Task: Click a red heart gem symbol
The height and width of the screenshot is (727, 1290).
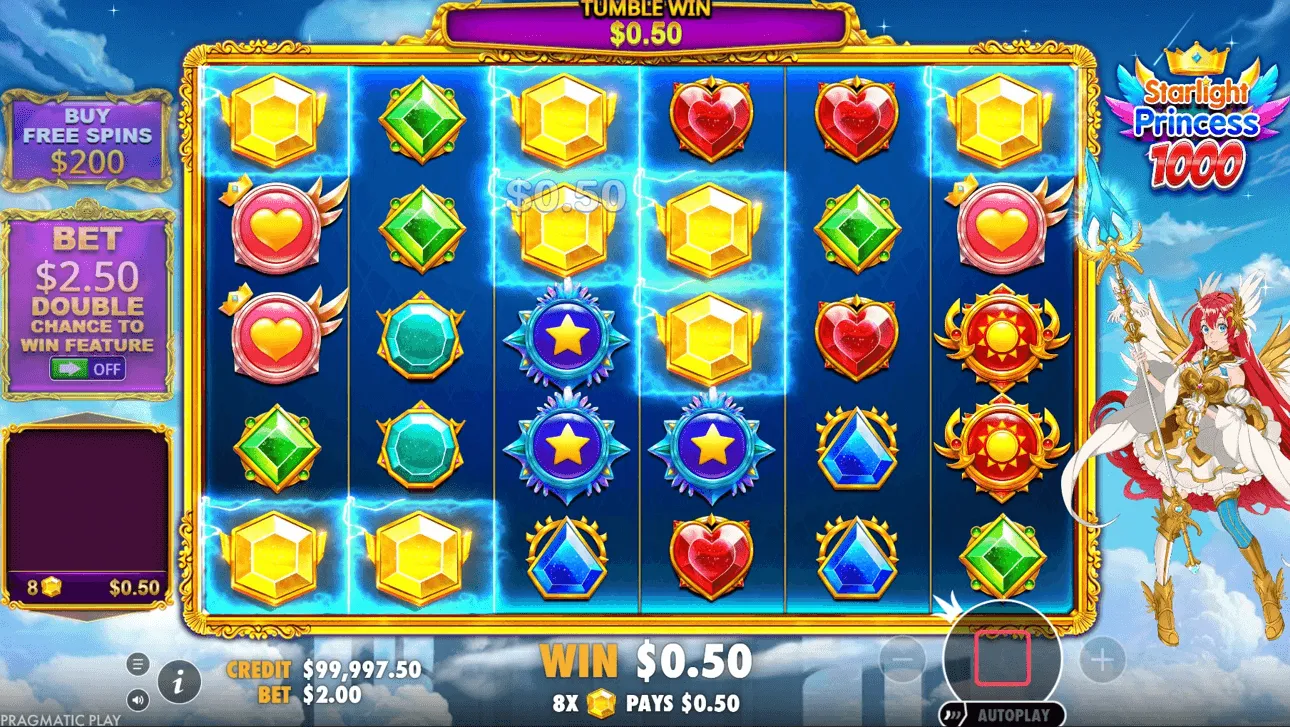Action: [712, 120]
